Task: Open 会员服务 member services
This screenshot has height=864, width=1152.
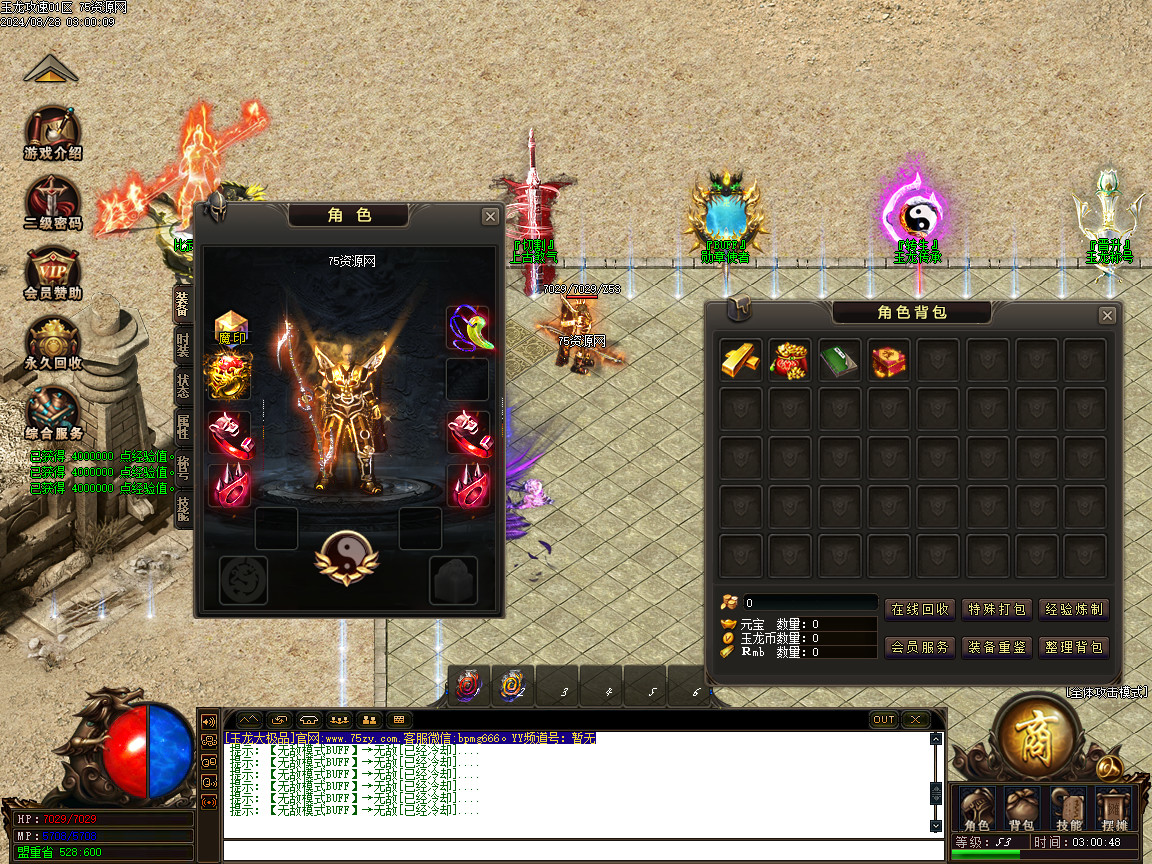Action: pyautogui.click(x=919, y=647)
